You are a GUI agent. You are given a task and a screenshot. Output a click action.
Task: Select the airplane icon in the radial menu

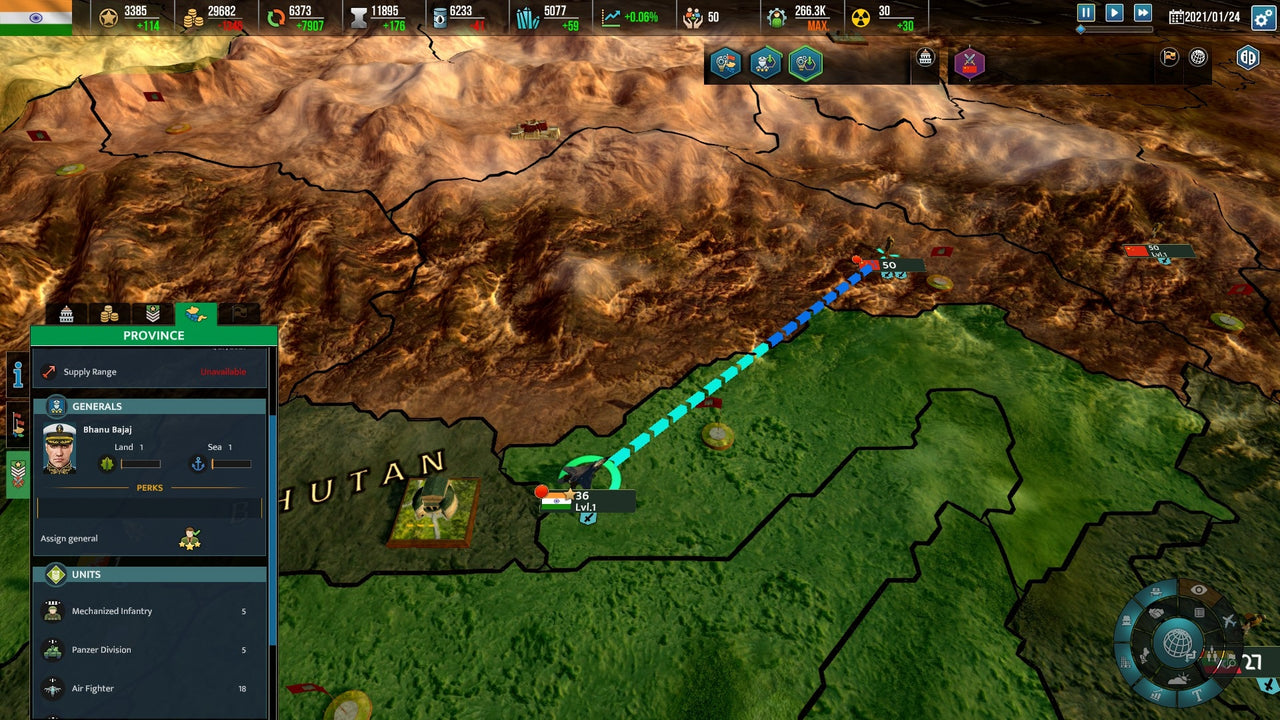pyautogui.click(x=1229, y=619)
